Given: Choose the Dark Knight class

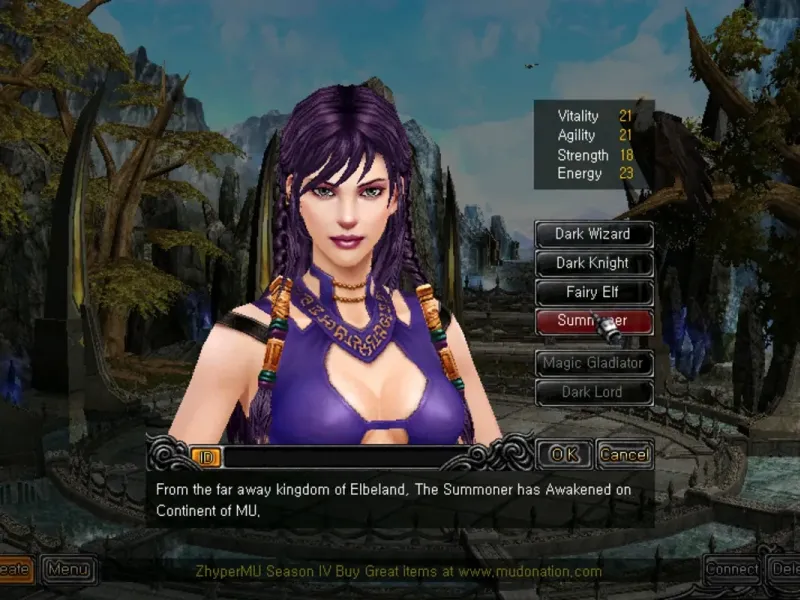Looking at the screenshot, I should [x=593, y=263].
